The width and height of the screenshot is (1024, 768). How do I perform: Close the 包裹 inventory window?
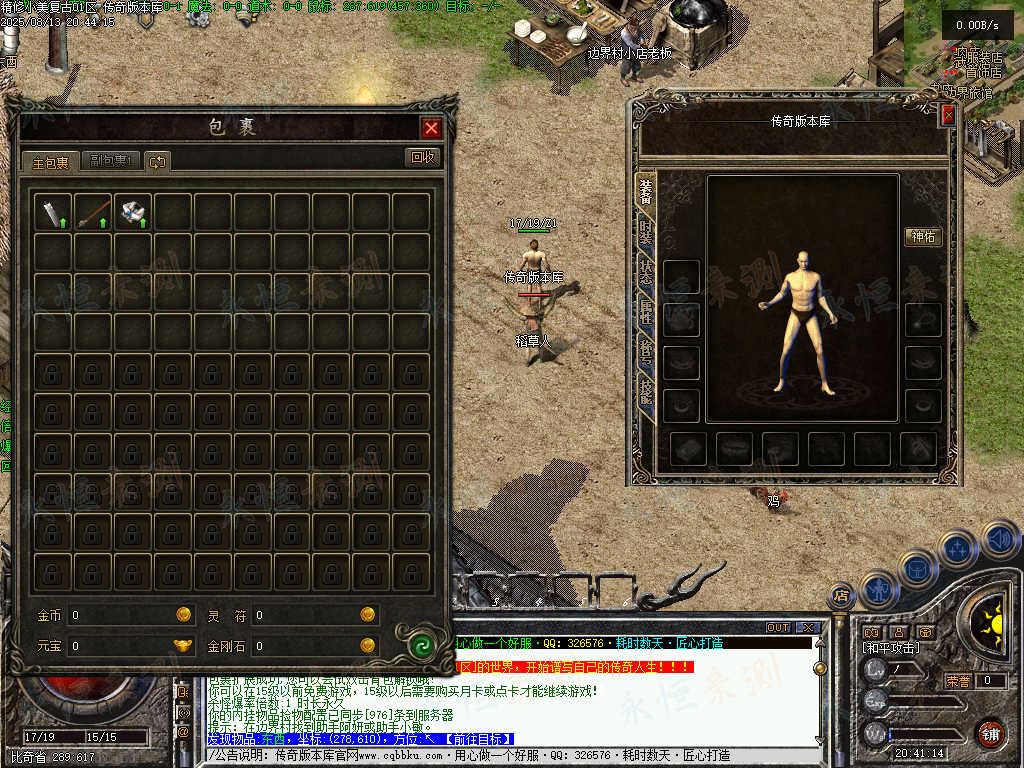tap(431, 128)
